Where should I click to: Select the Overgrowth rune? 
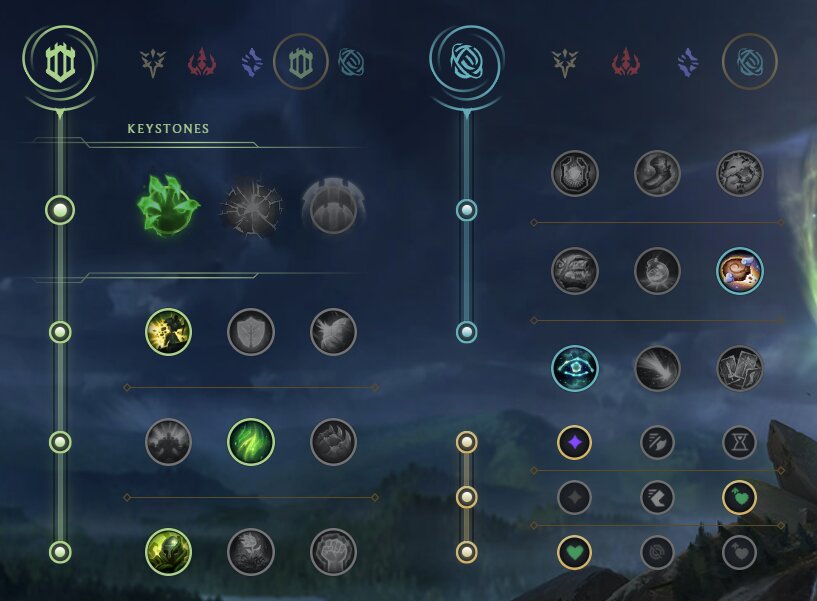click(168, 552)
